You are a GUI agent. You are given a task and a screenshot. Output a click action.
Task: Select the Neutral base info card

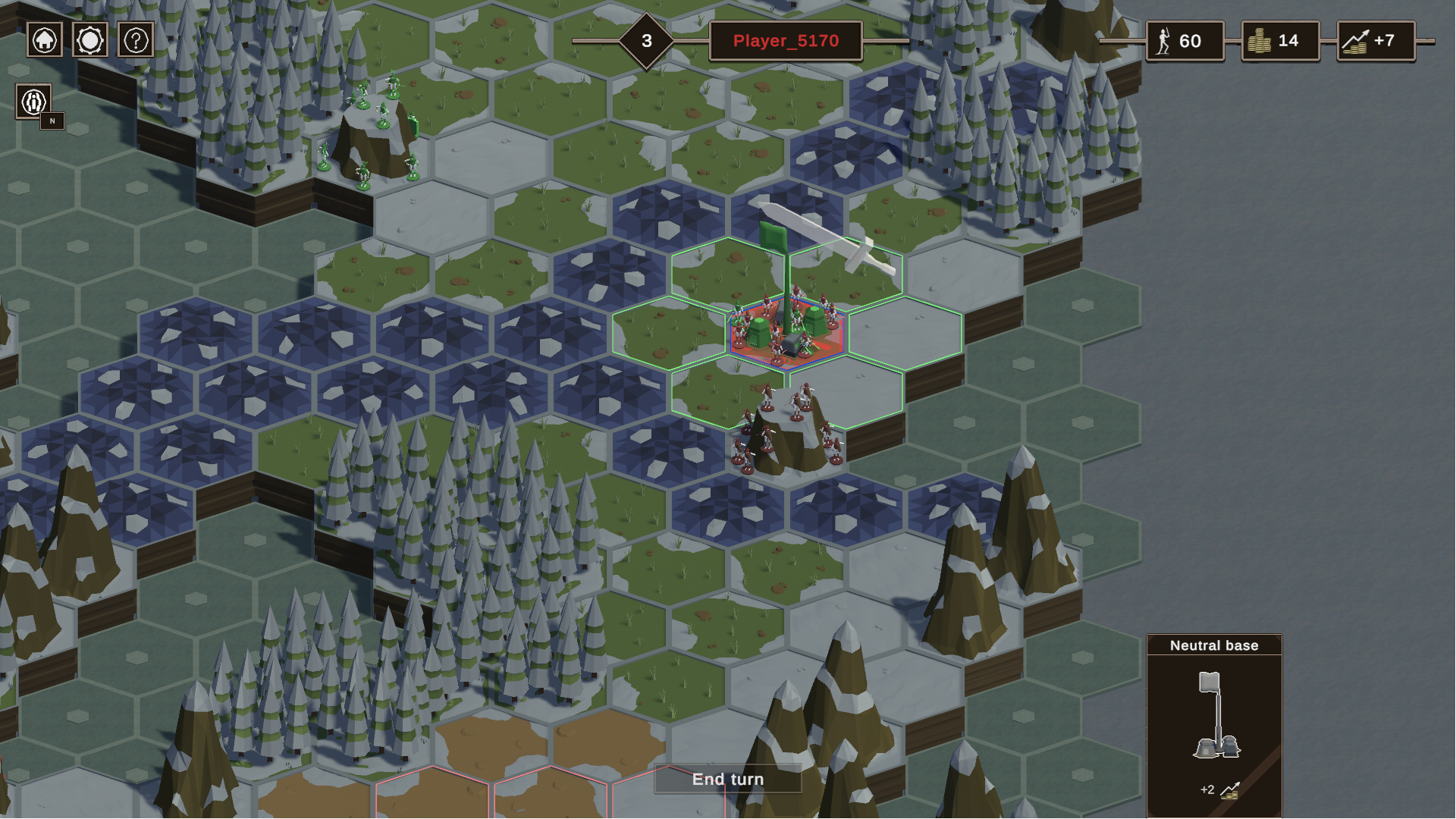click(x=1214, y=724)
